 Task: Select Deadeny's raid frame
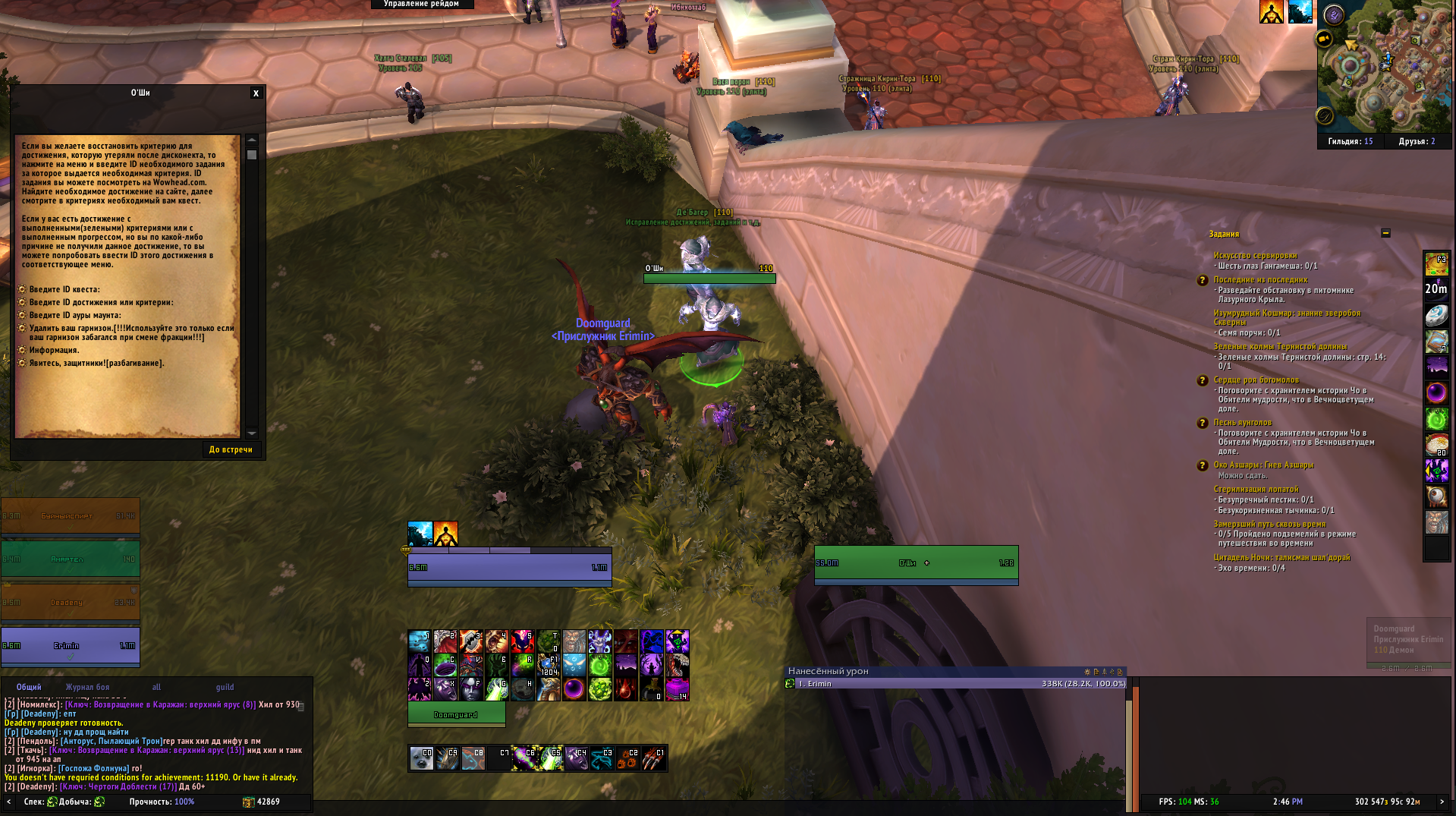(x=70, y=602)
